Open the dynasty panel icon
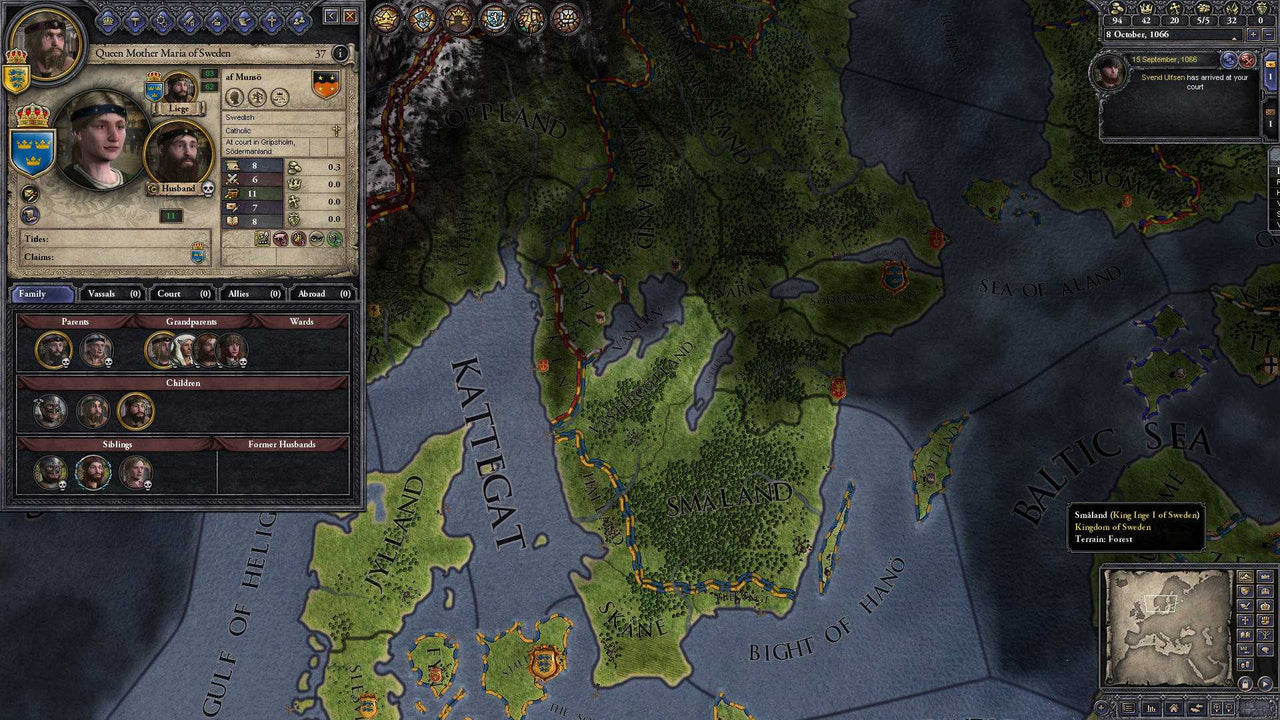Viewport: 1280px width, 720px height. coord(299,20)
